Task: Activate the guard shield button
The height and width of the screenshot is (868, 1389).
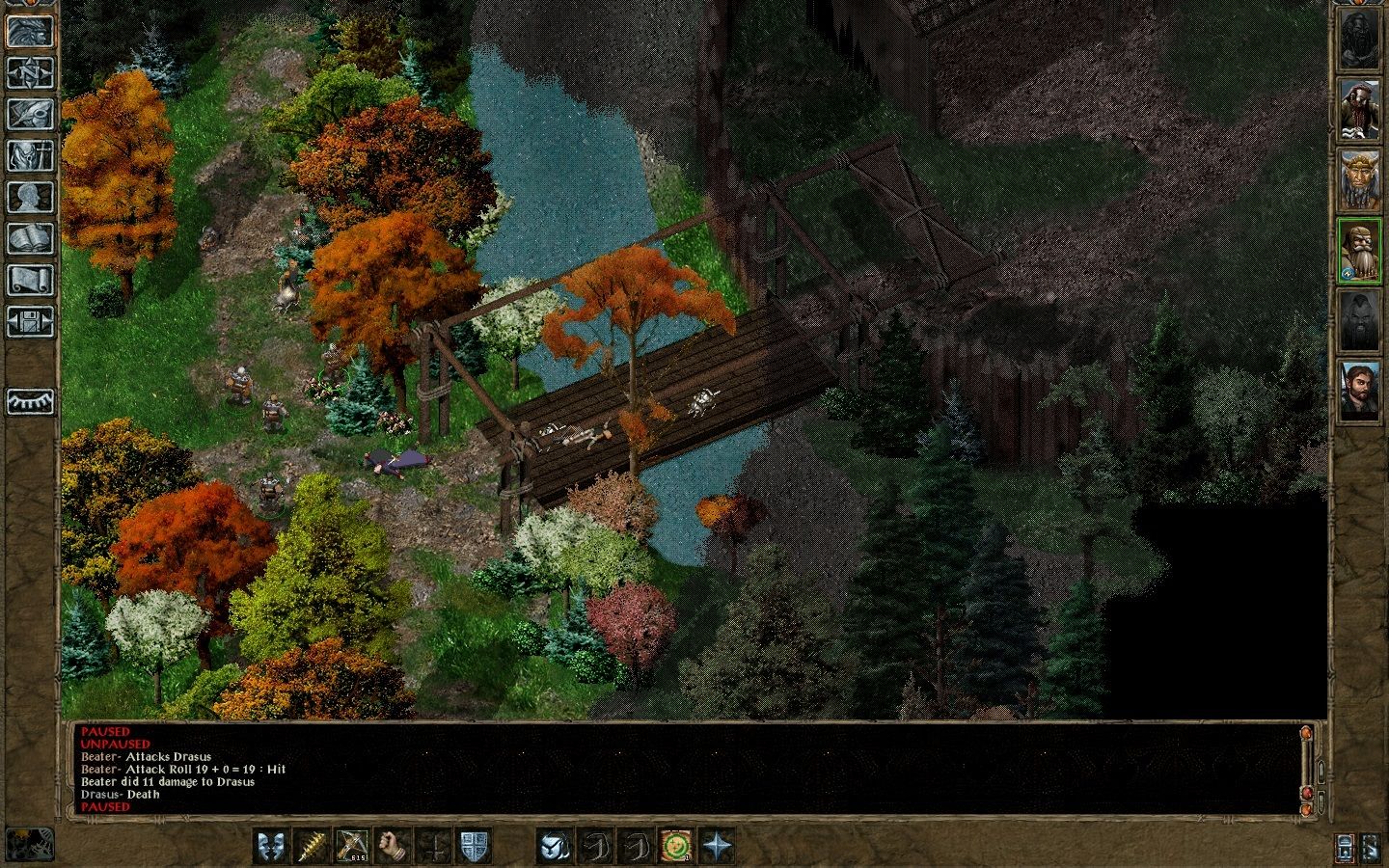Action: coord(473,846)
